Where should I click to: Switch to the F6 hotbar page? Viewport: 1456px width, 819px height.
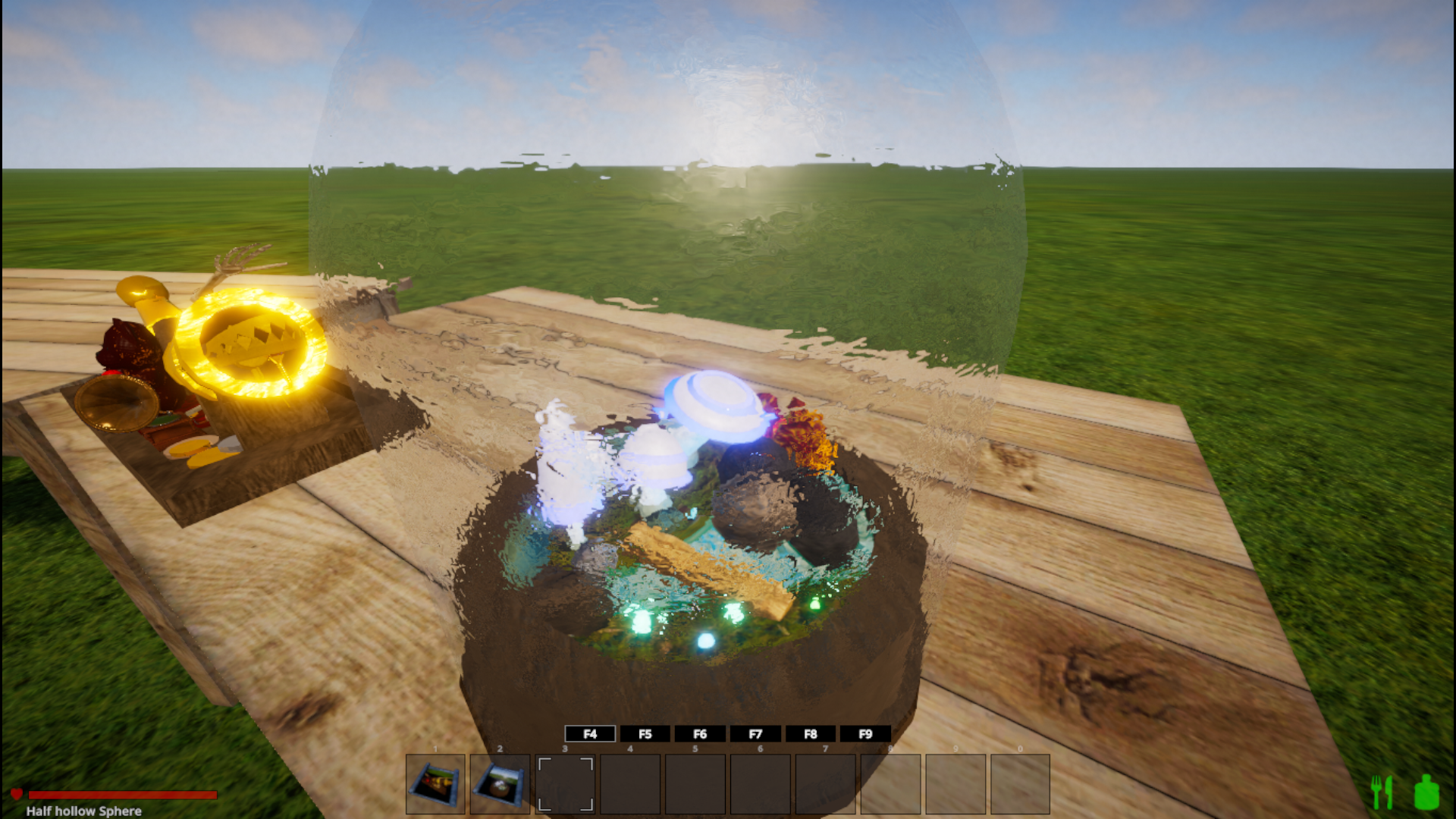pos(700,733)
